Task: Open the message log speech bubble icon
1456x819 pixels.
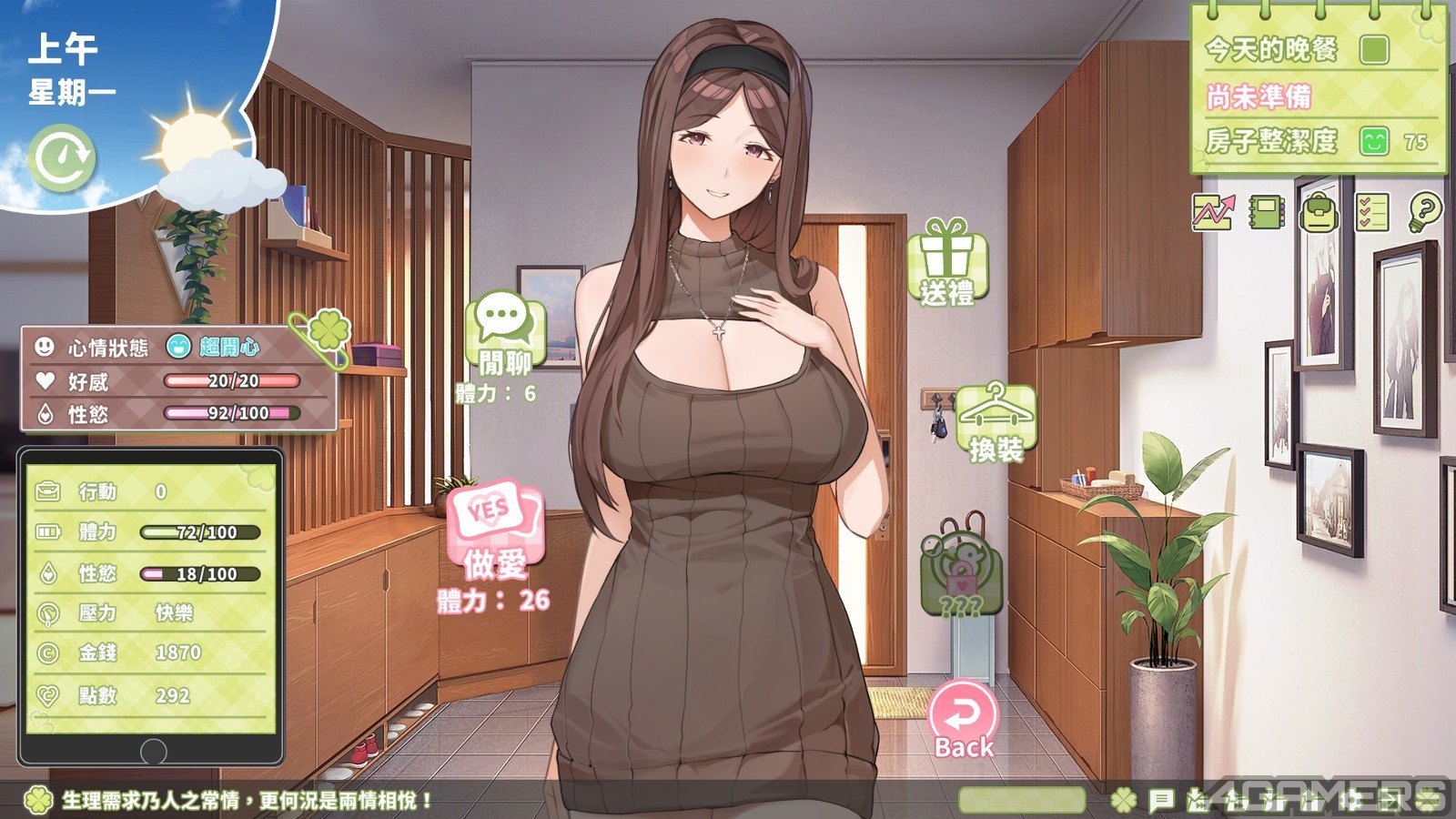Action: pyautogui.click(x=1161, y=801)
